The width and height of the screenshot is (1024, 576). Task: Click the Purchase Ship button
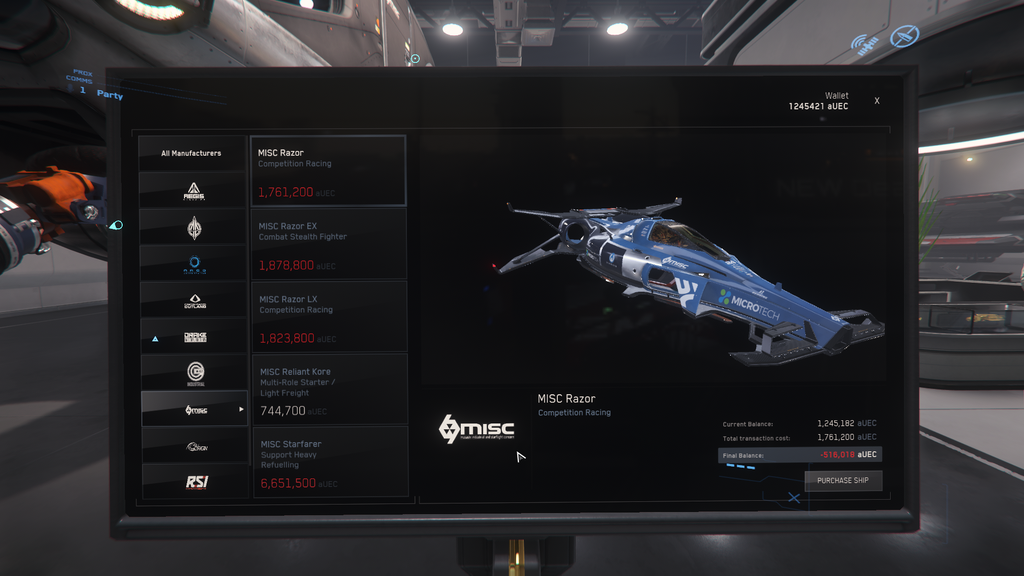tap(843, 480)
